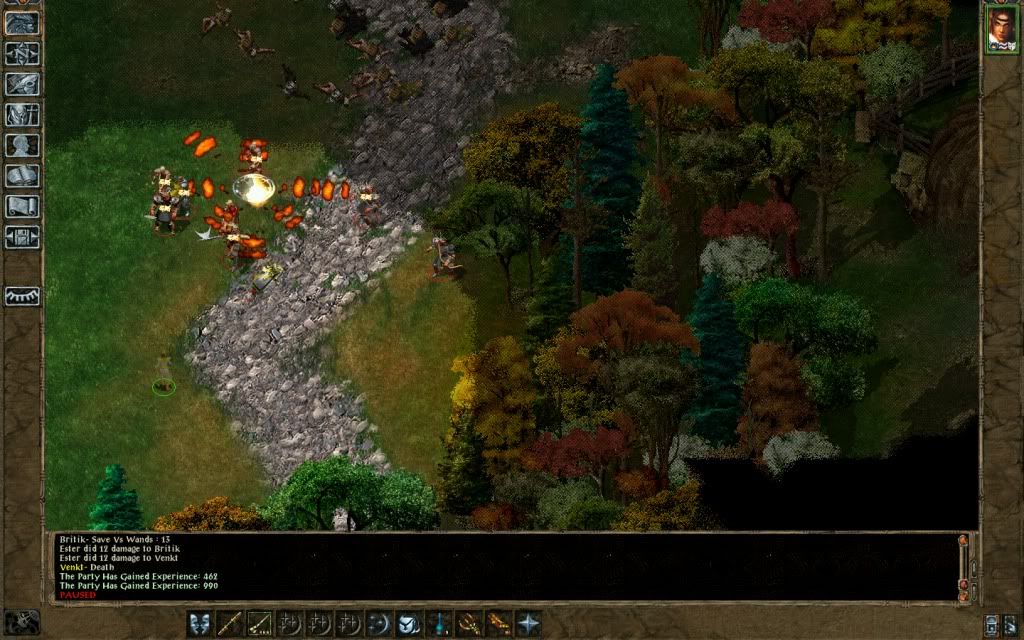
Task: Click the message log scrollbar
Action: 964,565
